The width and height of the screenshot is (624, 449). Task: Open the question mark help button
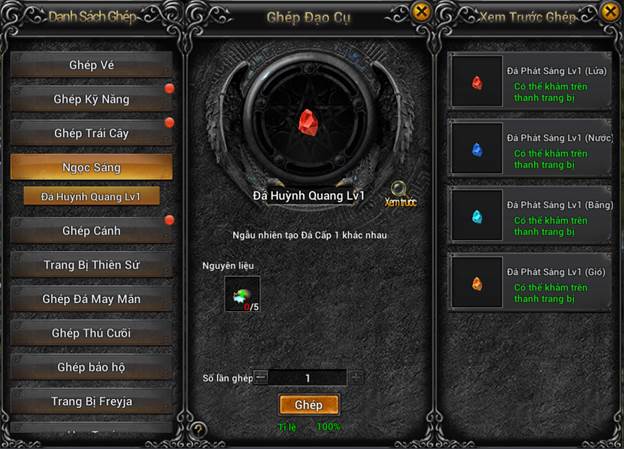tap(199, 431)
